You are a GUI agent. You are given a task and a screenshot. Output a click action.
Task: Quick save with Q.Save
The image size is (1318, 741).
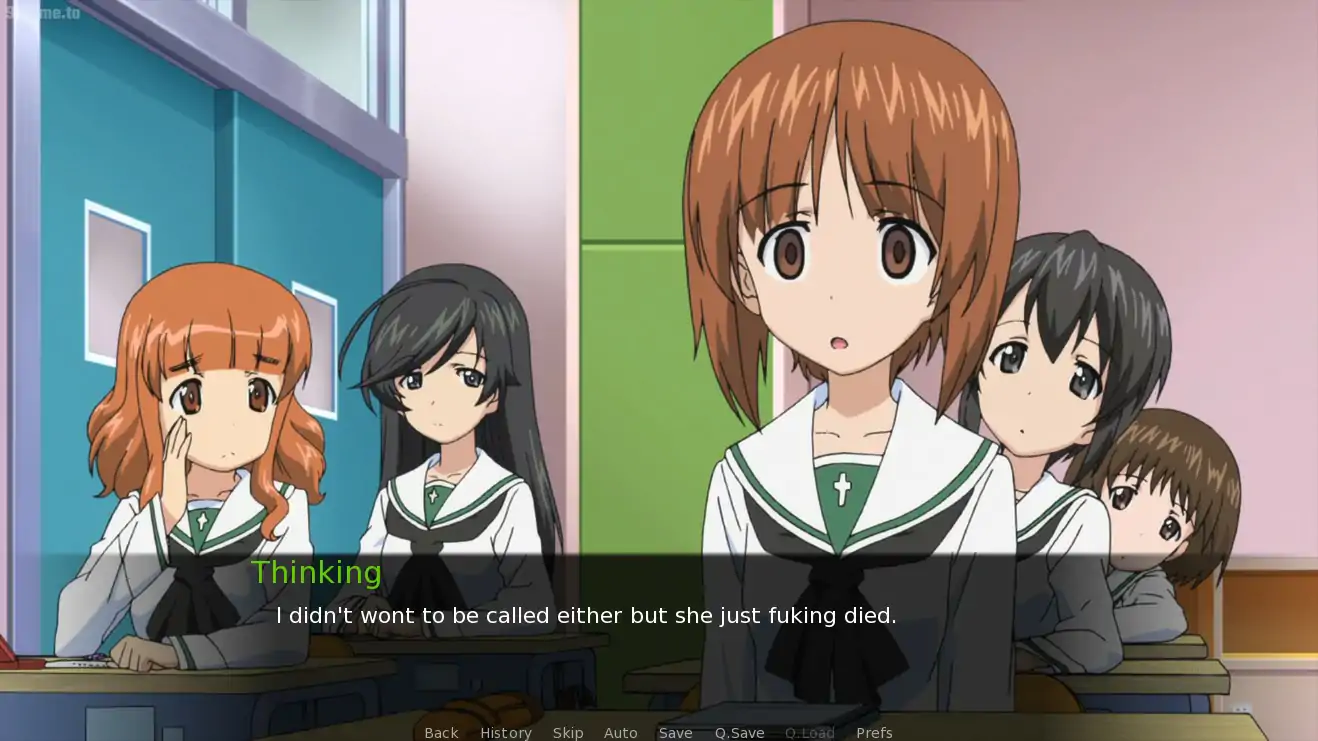[x=739, y=733]
